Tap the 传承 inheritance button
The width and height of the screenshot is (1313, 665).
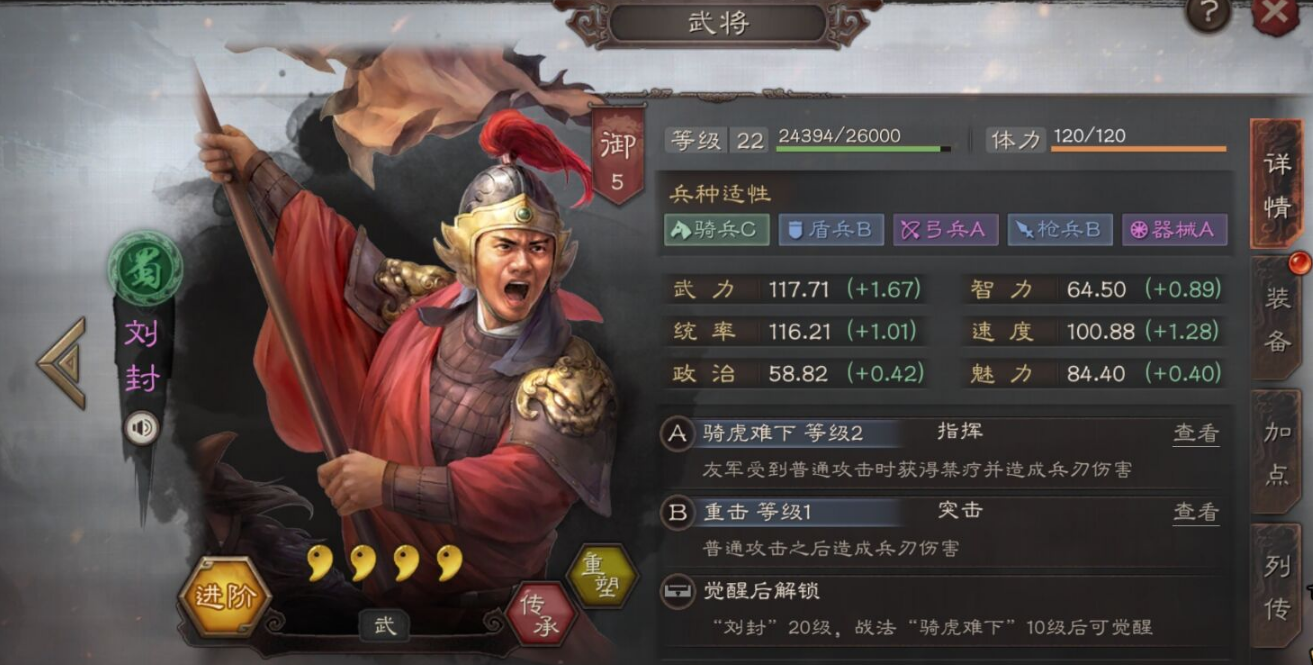click(x=540, y=613)
